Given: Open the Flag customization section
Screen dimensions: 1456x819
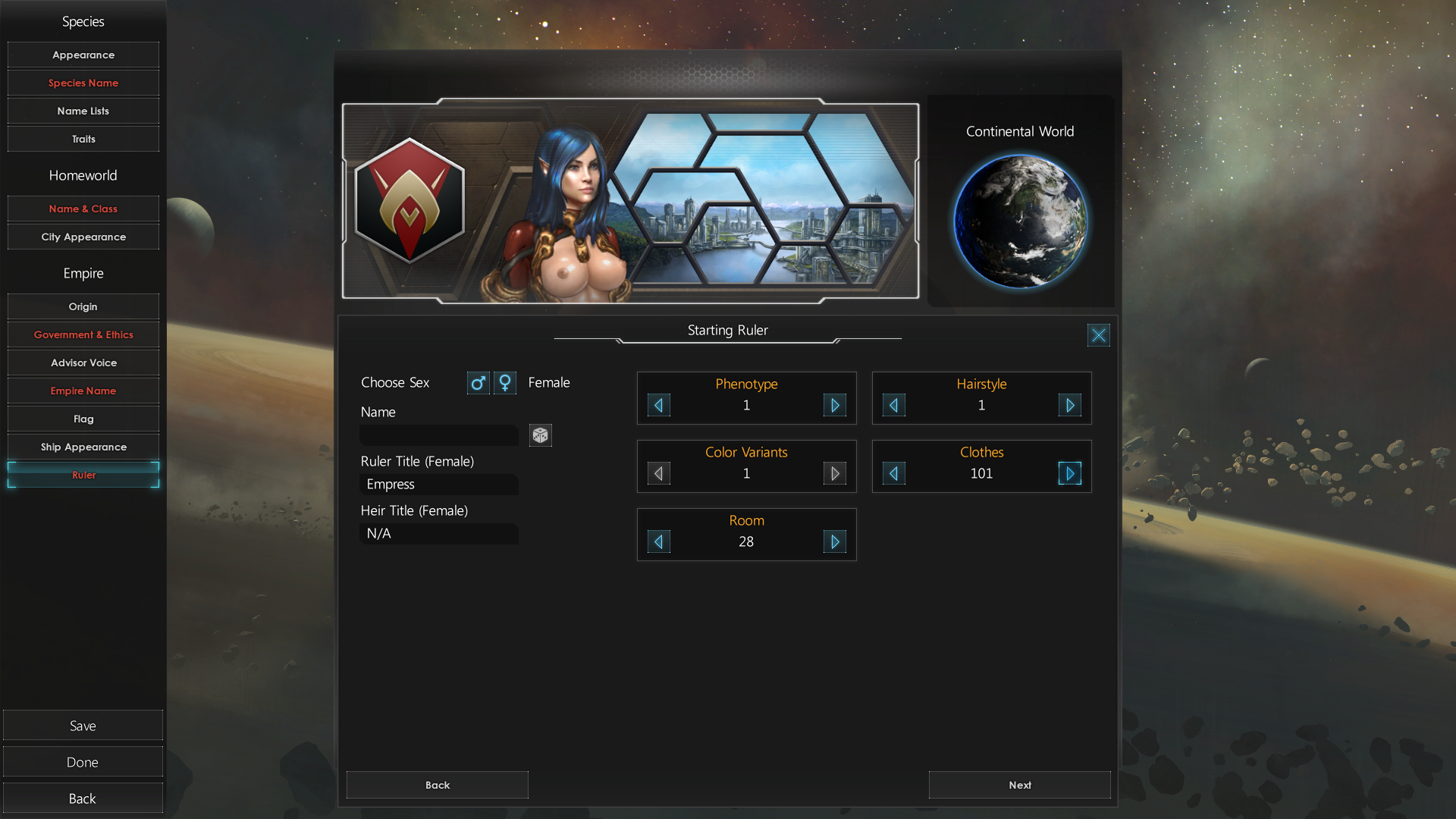Looking at the screenshot, I should click(x=83, y=419).
